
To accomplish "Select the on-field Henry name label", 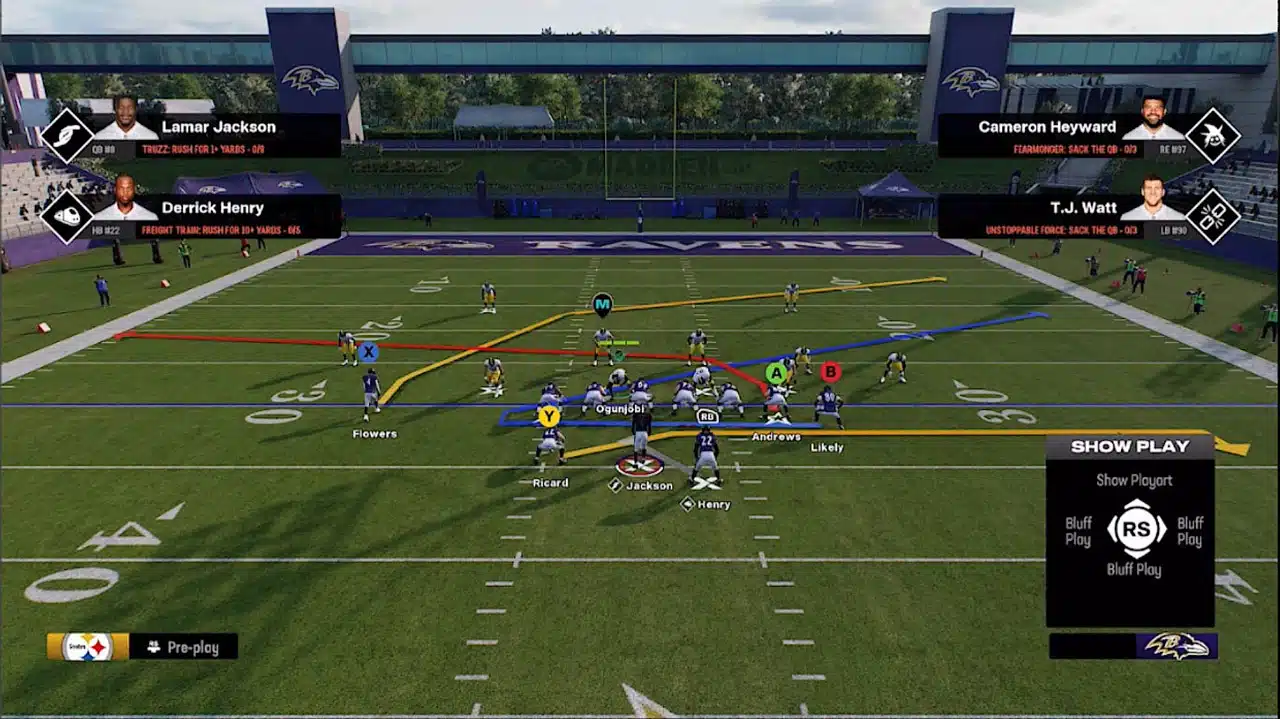I will point(713,505).
